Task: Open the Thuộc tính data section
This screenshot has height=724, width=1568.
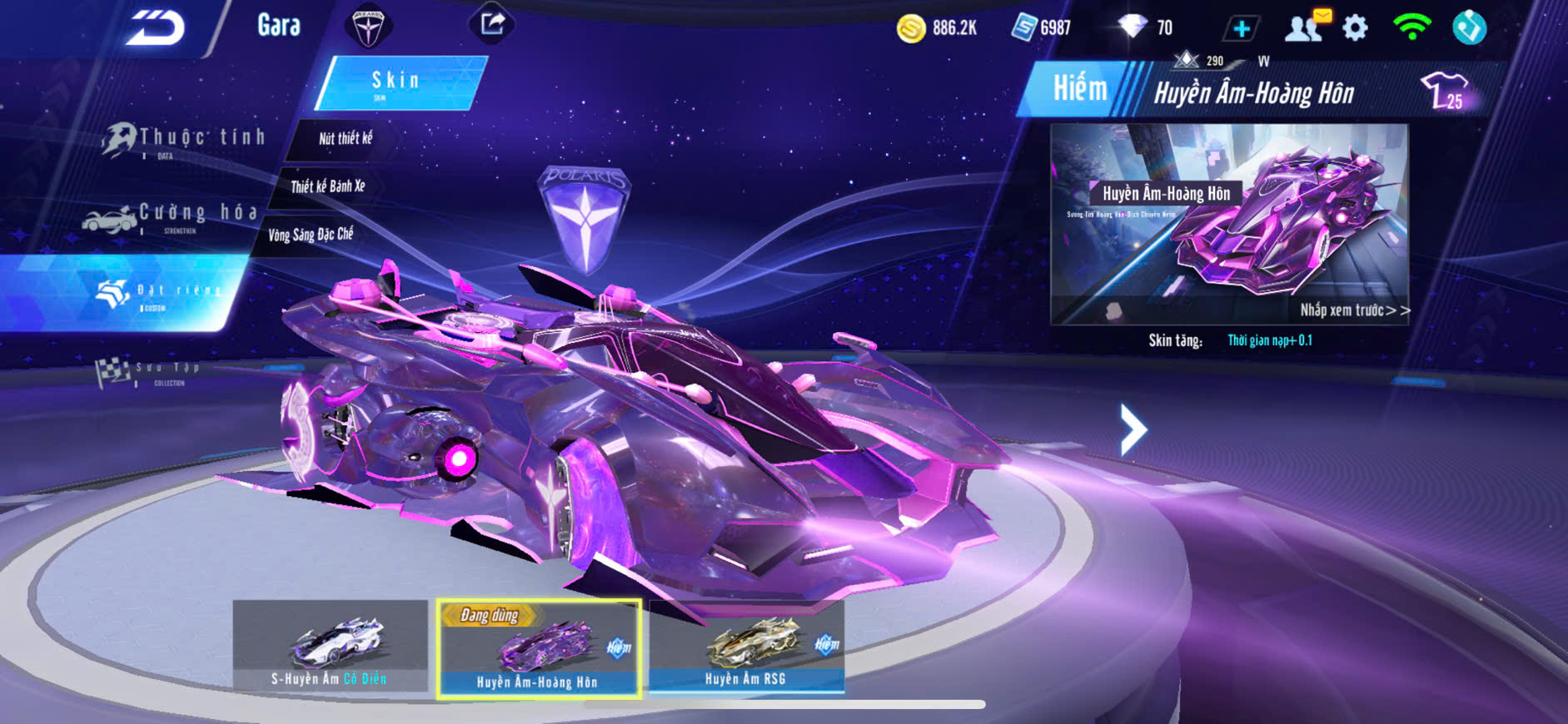Action: 183,140
